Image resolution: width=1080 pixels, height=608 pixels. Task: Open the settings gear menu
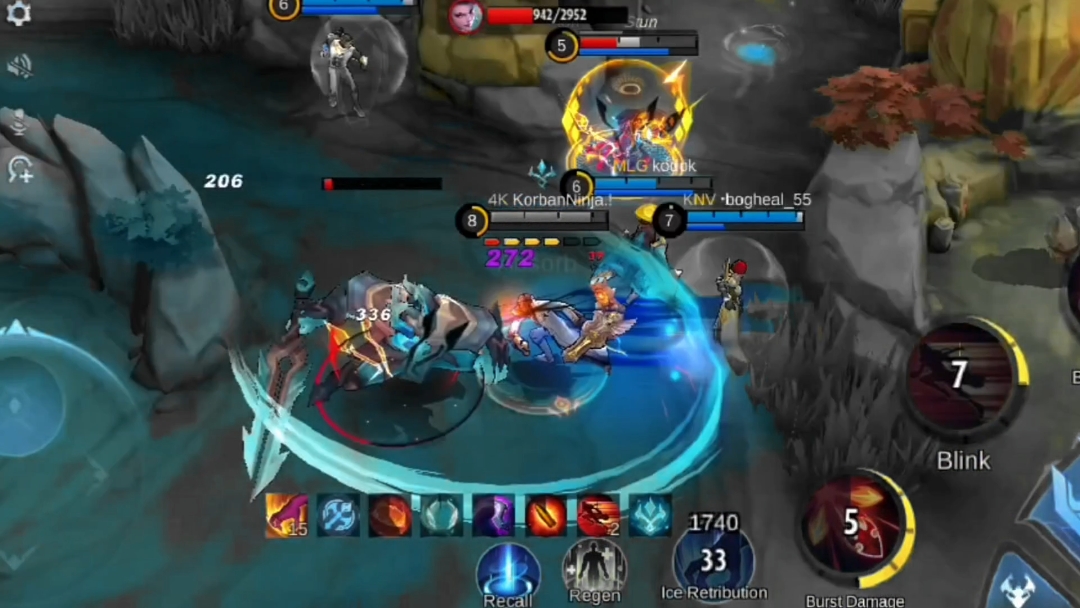[x=18, y=13]
